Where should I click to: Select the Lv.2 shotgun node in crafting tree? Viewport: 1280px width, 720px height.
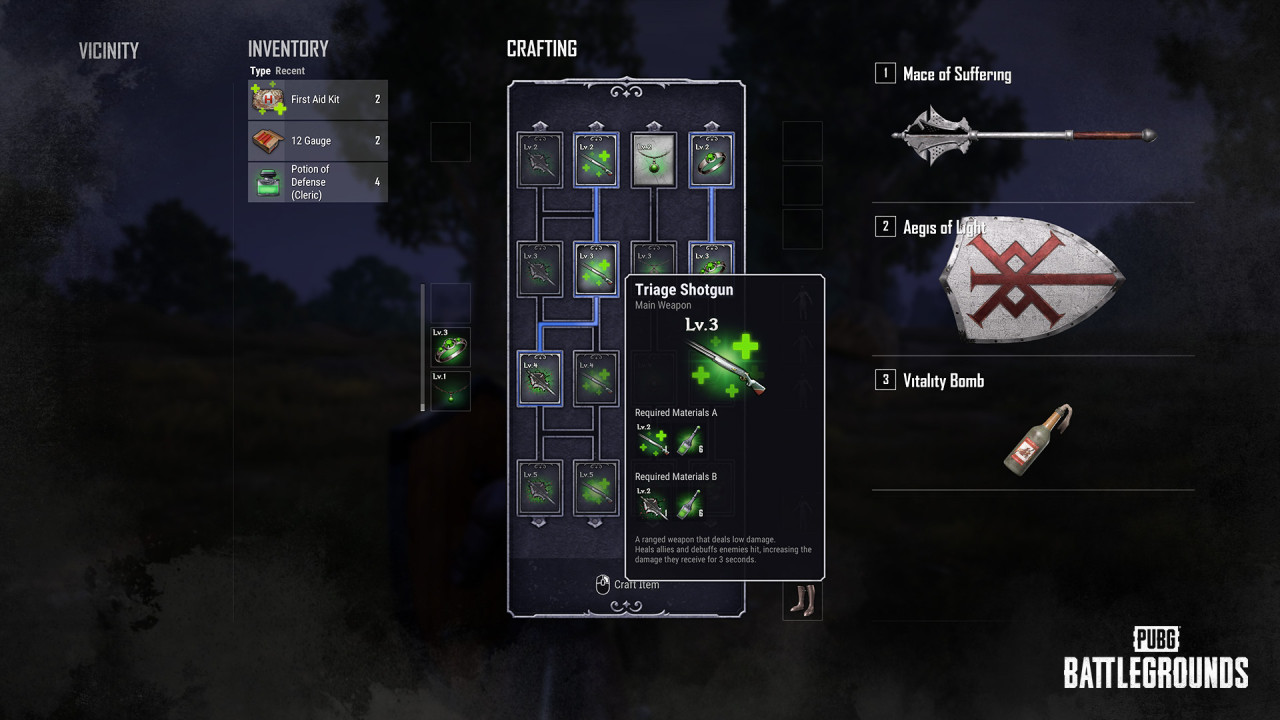point(596,160)
